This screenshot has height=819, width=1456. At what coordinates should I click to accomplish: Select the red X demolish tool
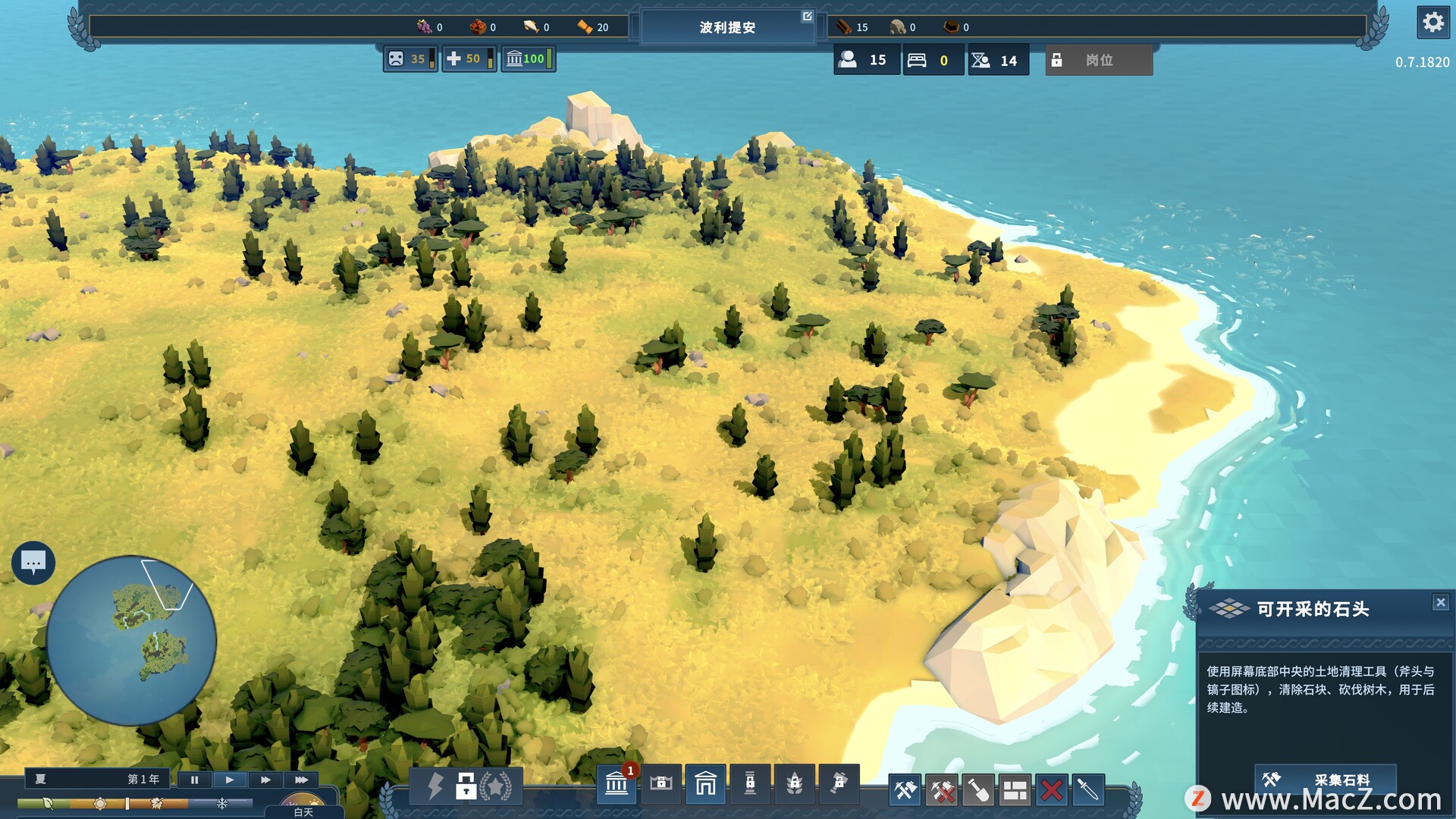point(1051,791)
